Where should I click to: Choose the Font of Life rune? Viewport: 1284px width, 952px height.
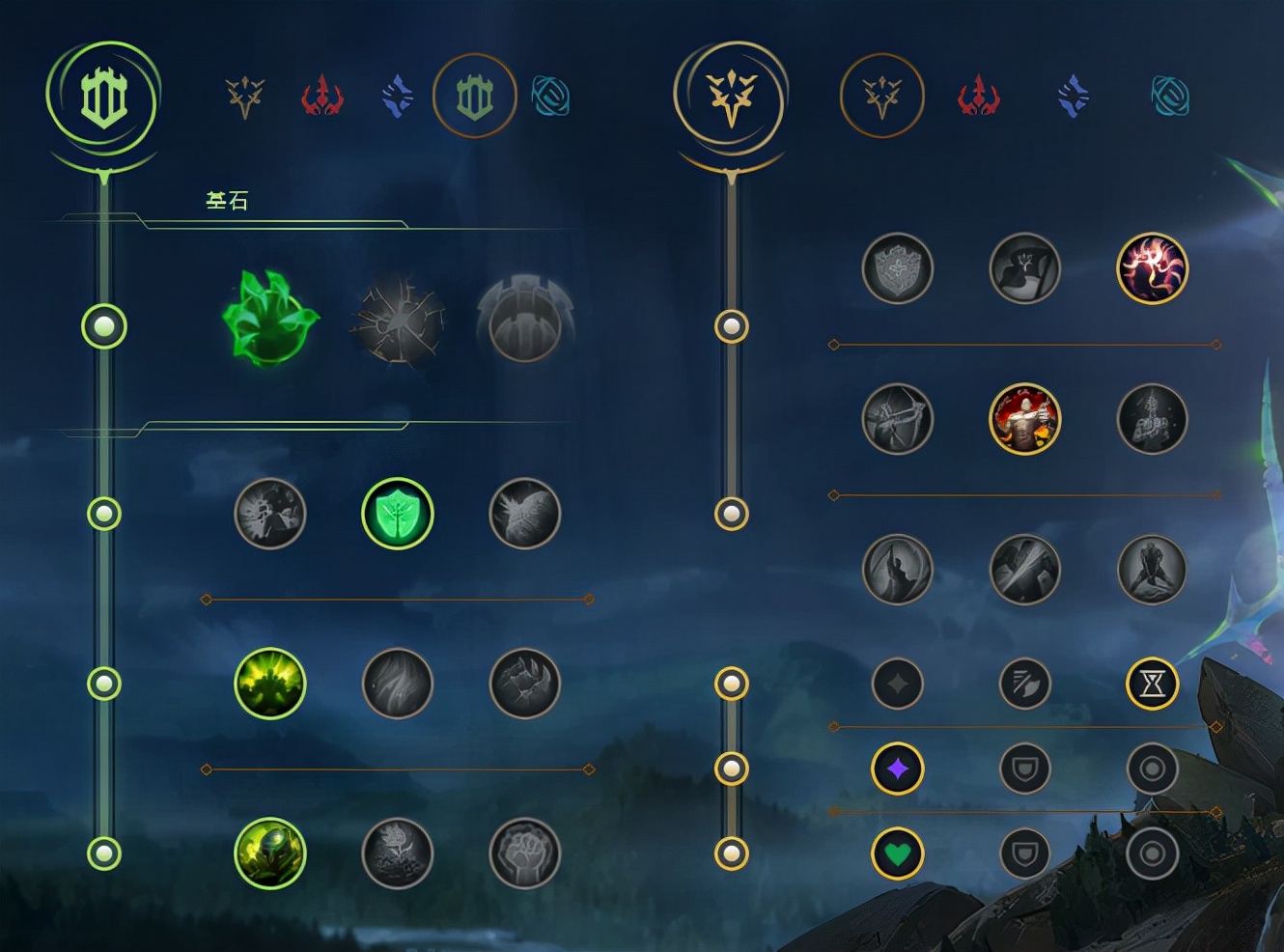point(398,514)
